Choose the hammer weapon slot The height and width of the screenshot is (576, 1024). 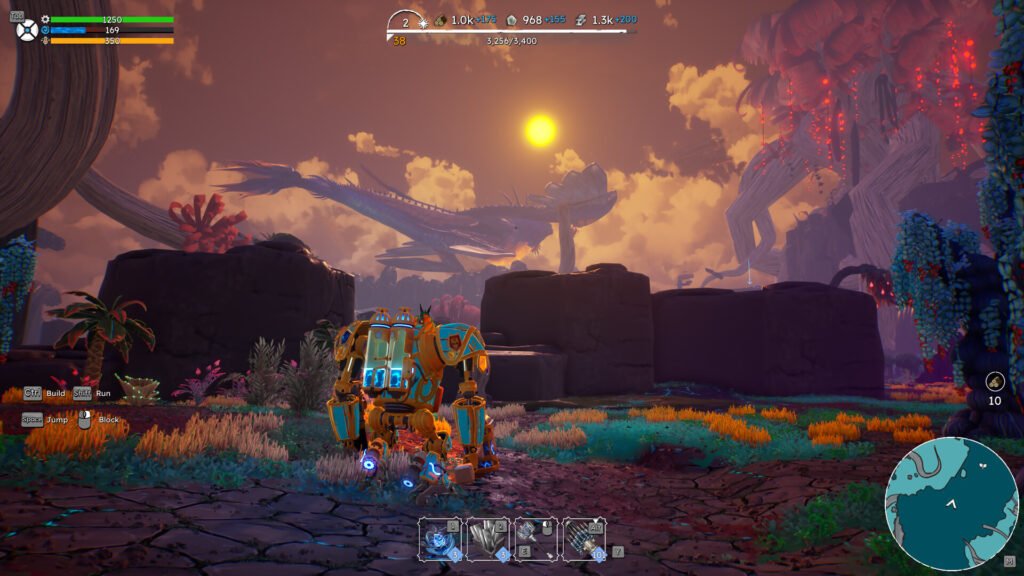click(536, 538)
